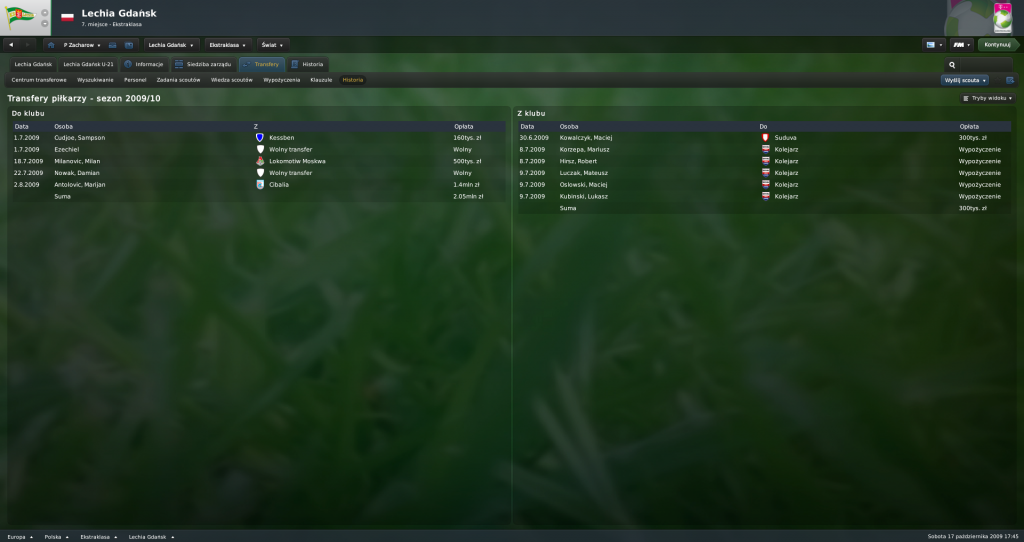Open the Wyślij scouta dropdown
This screenshot has width=1024, height=542.
pyautogui.click(x=965, y=80)
